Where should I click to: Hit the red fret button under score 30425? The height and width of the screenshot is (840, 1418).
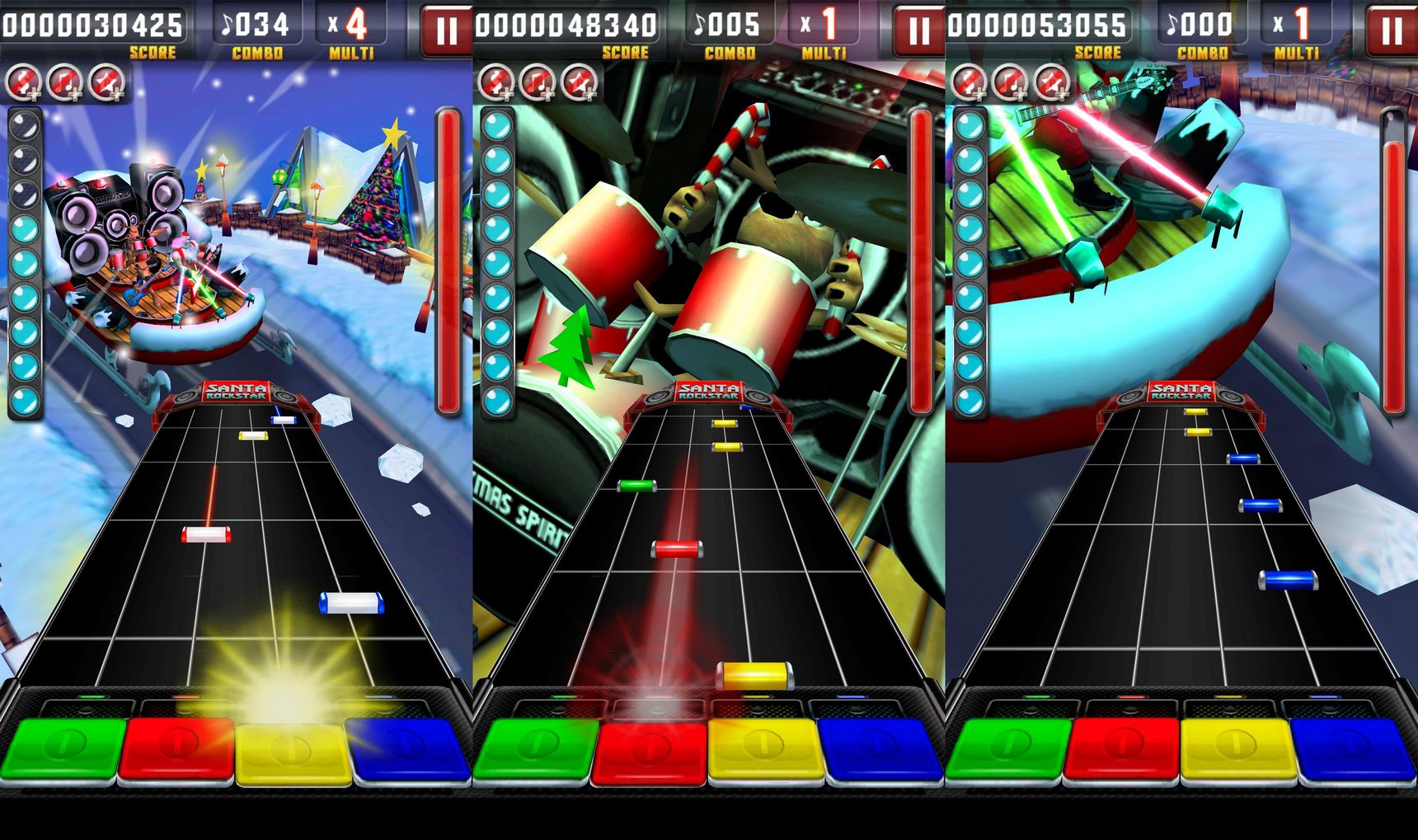[x=177, y=749]
